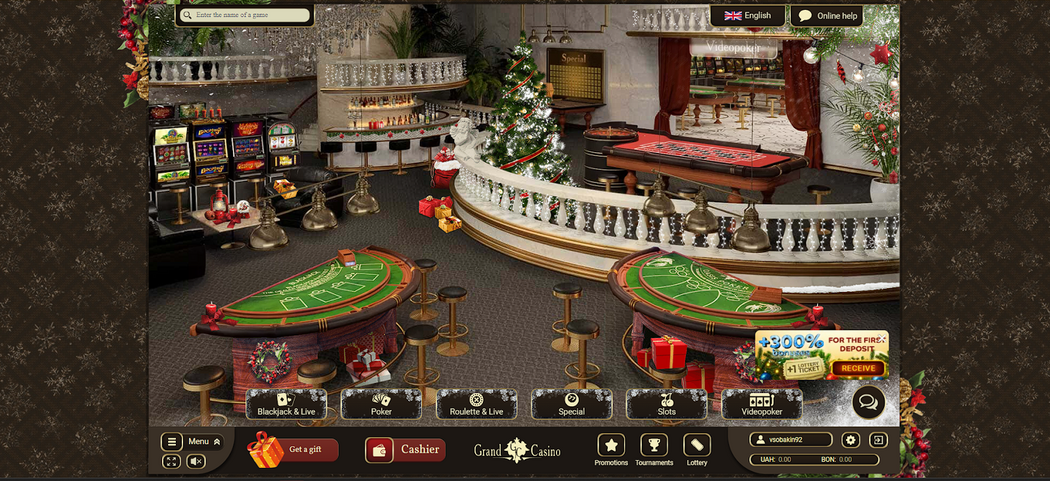
Task: Receive the +300% first deposit bonus
Action: click(858, 368)
